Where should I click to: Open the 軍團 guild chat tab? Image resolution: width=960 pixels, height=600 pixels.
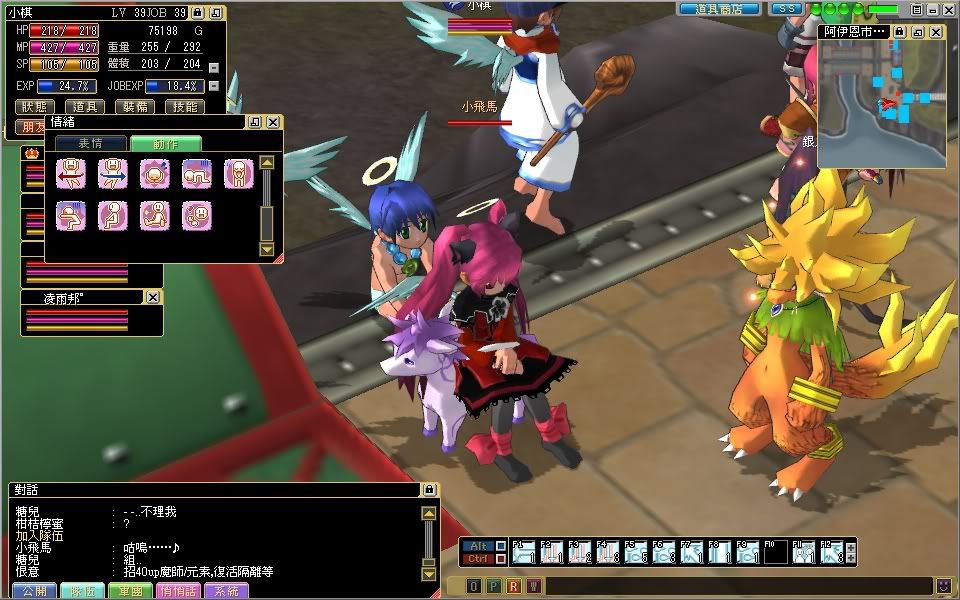click(130, 591)
